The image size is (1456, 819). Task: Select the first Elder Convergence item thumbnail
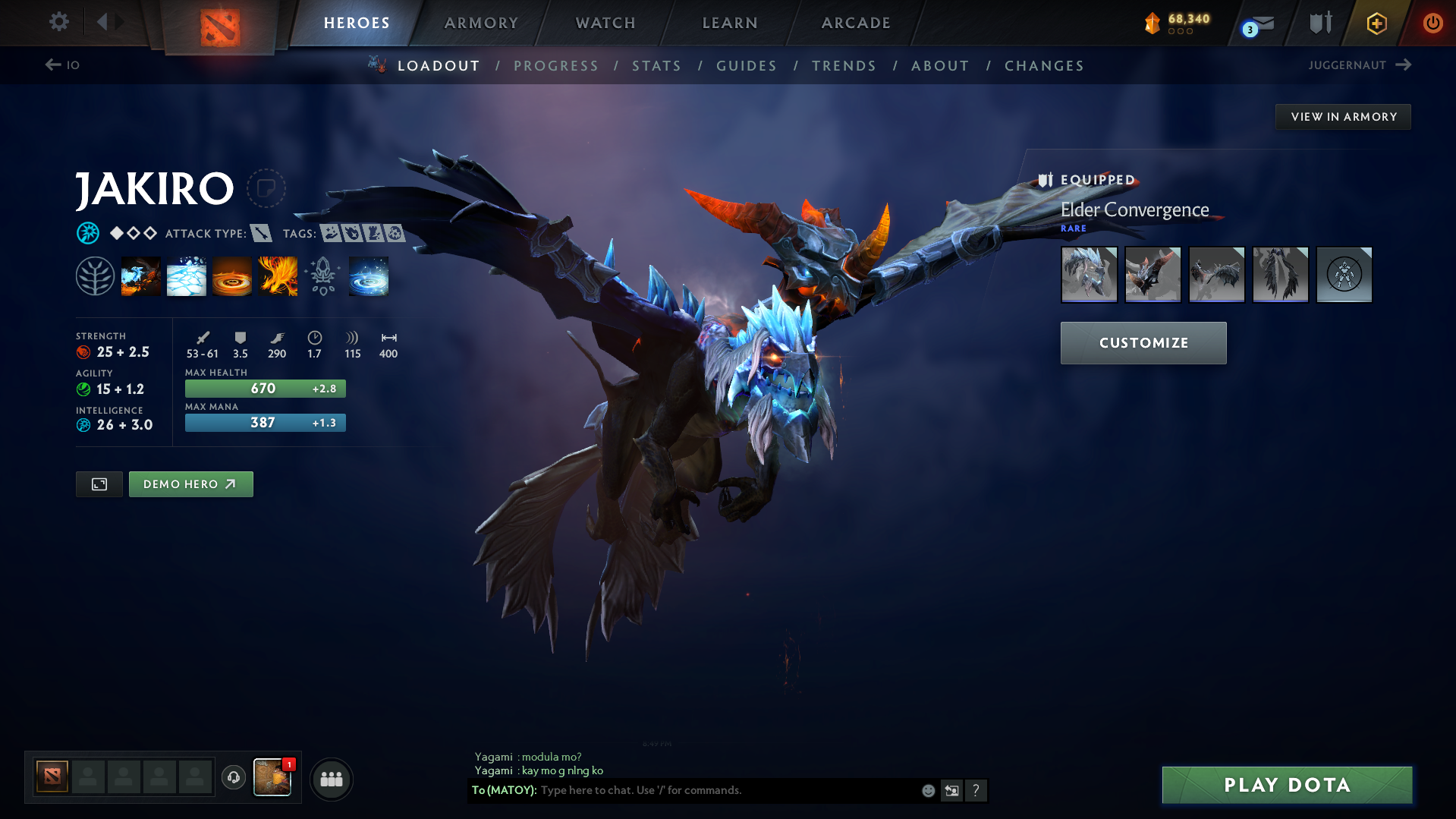click(x=1089, y=275)
